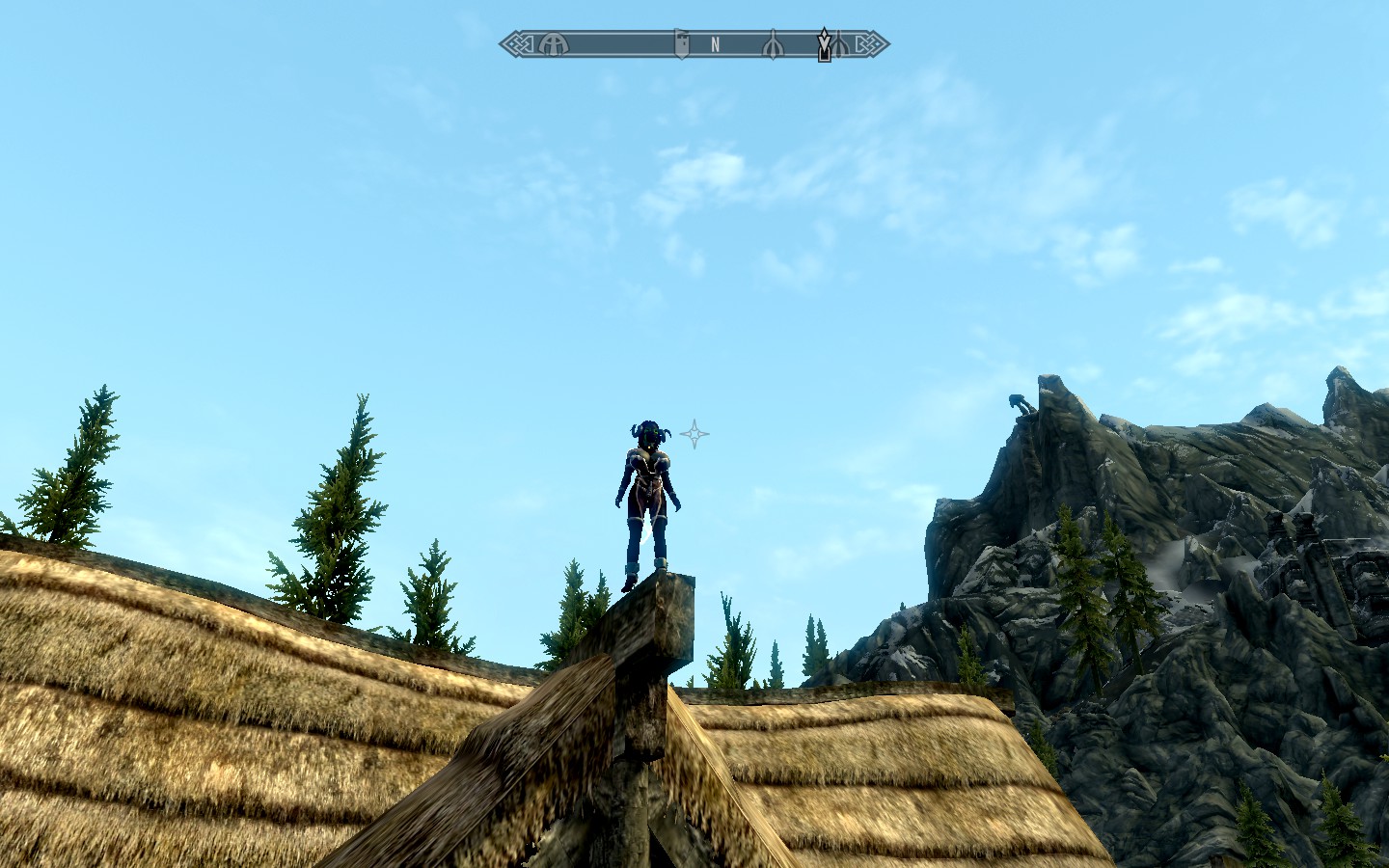1389x868 pixels.
Task: Select the white quest arrow marker on the compass
Action: point(824,43)
